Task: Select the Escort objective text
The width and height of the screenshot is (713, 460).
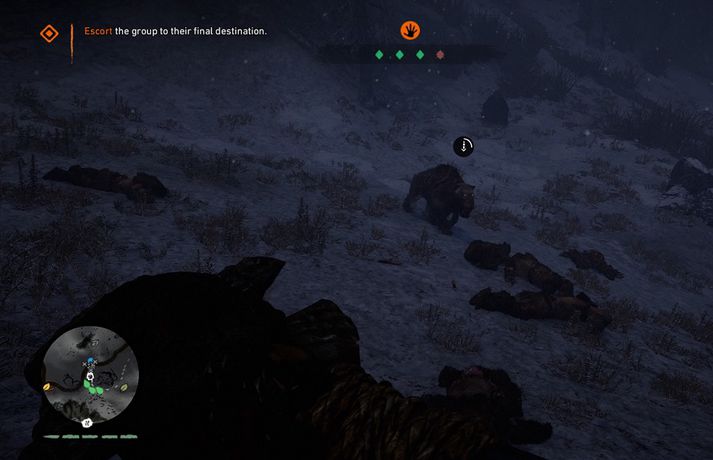Action: (x=175, y=31)
